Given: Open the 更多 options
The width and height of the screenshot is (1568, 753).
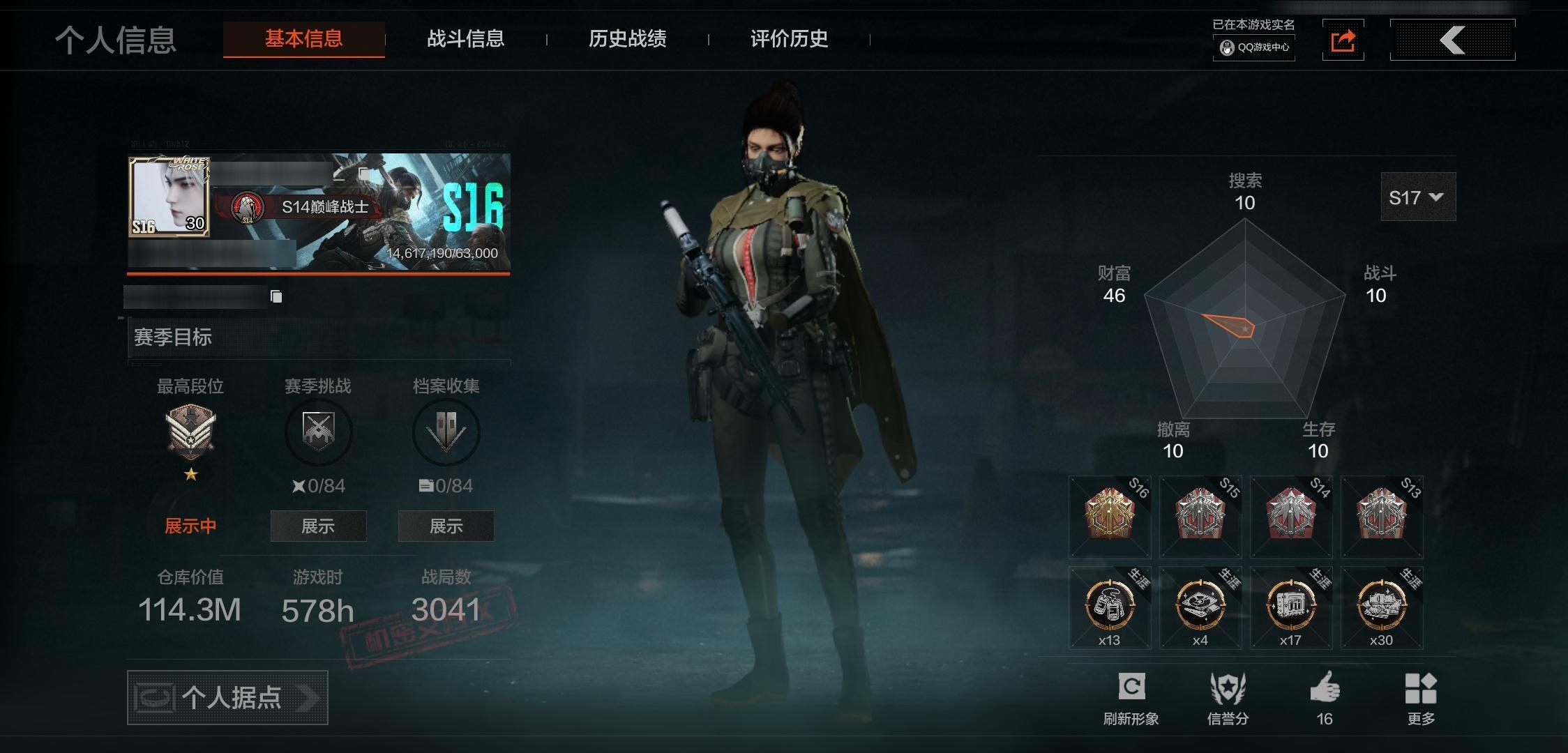Looking at the screenshot, I should pyautogui.click(x=1421, y=697).
